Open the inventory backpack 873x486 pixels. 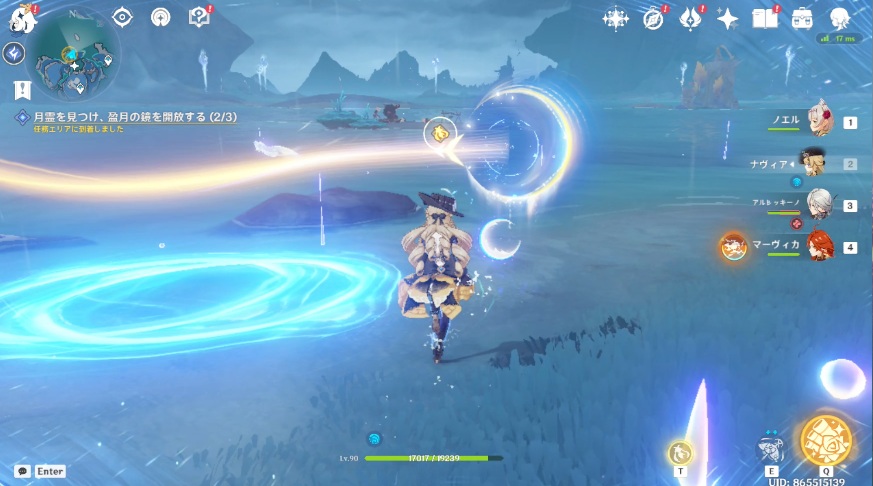[802, 18]
